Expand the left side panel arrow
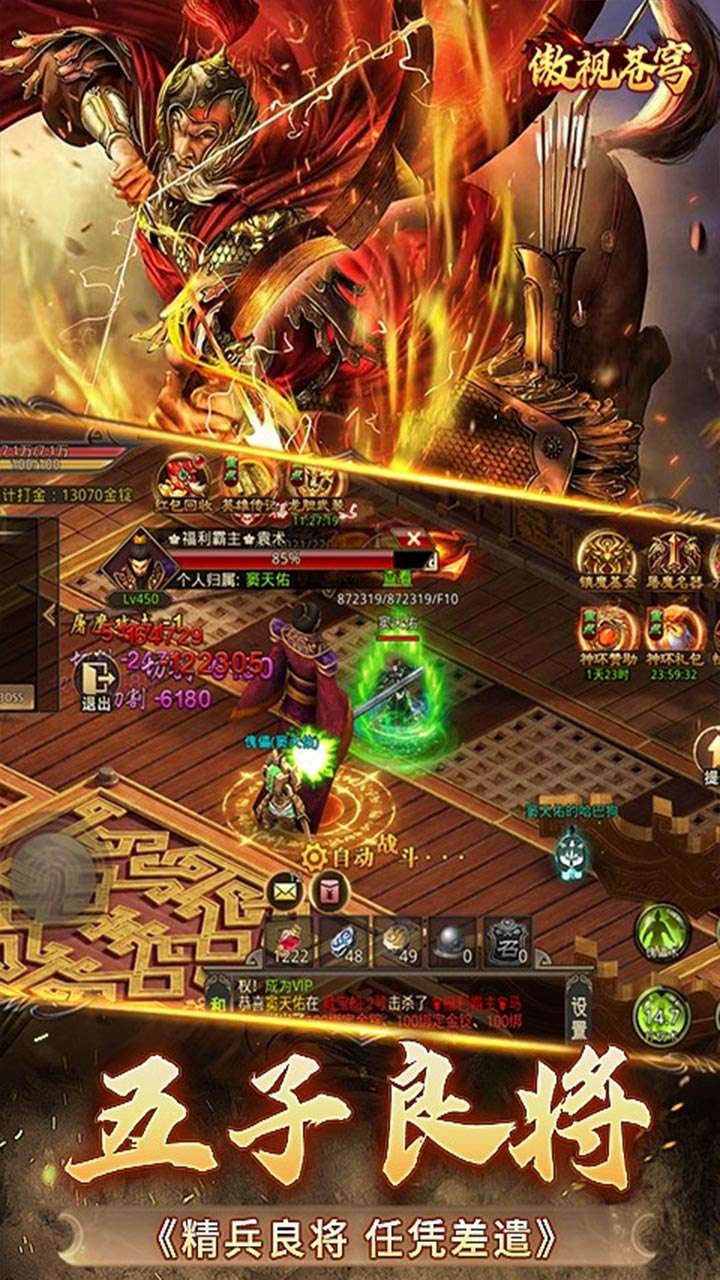Screen dimensions: 720x1280 pyautogui.click(x=49, y=614)
